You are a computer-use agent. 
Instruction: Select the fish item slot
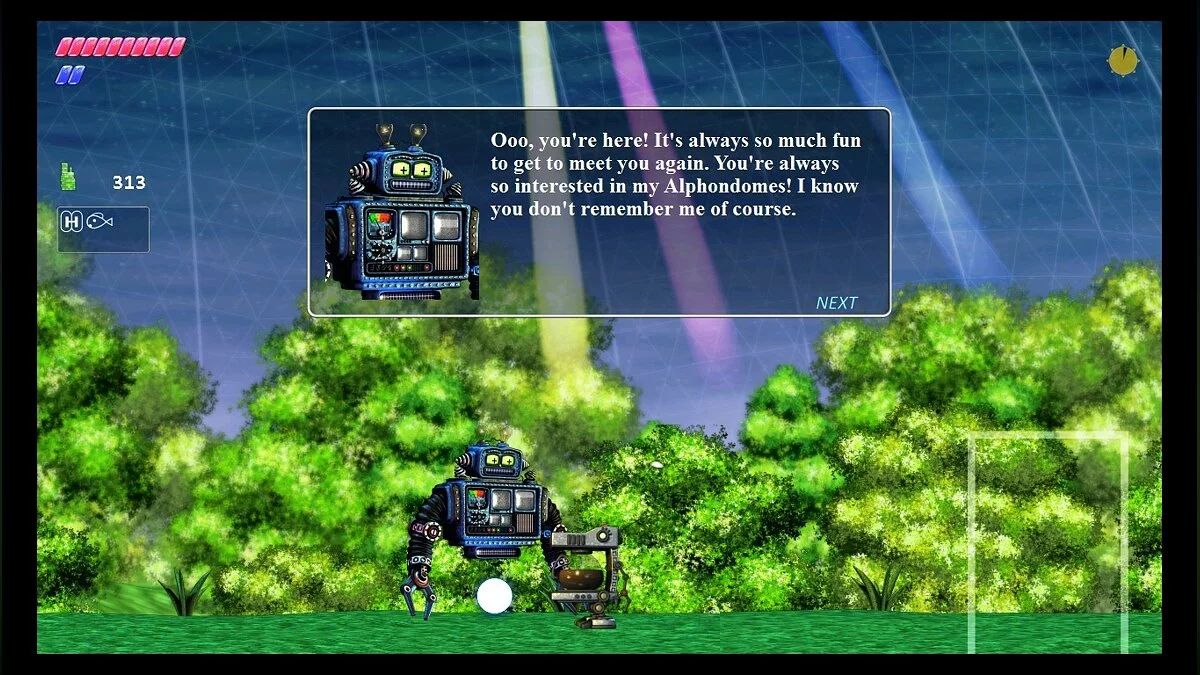point(99,222)
